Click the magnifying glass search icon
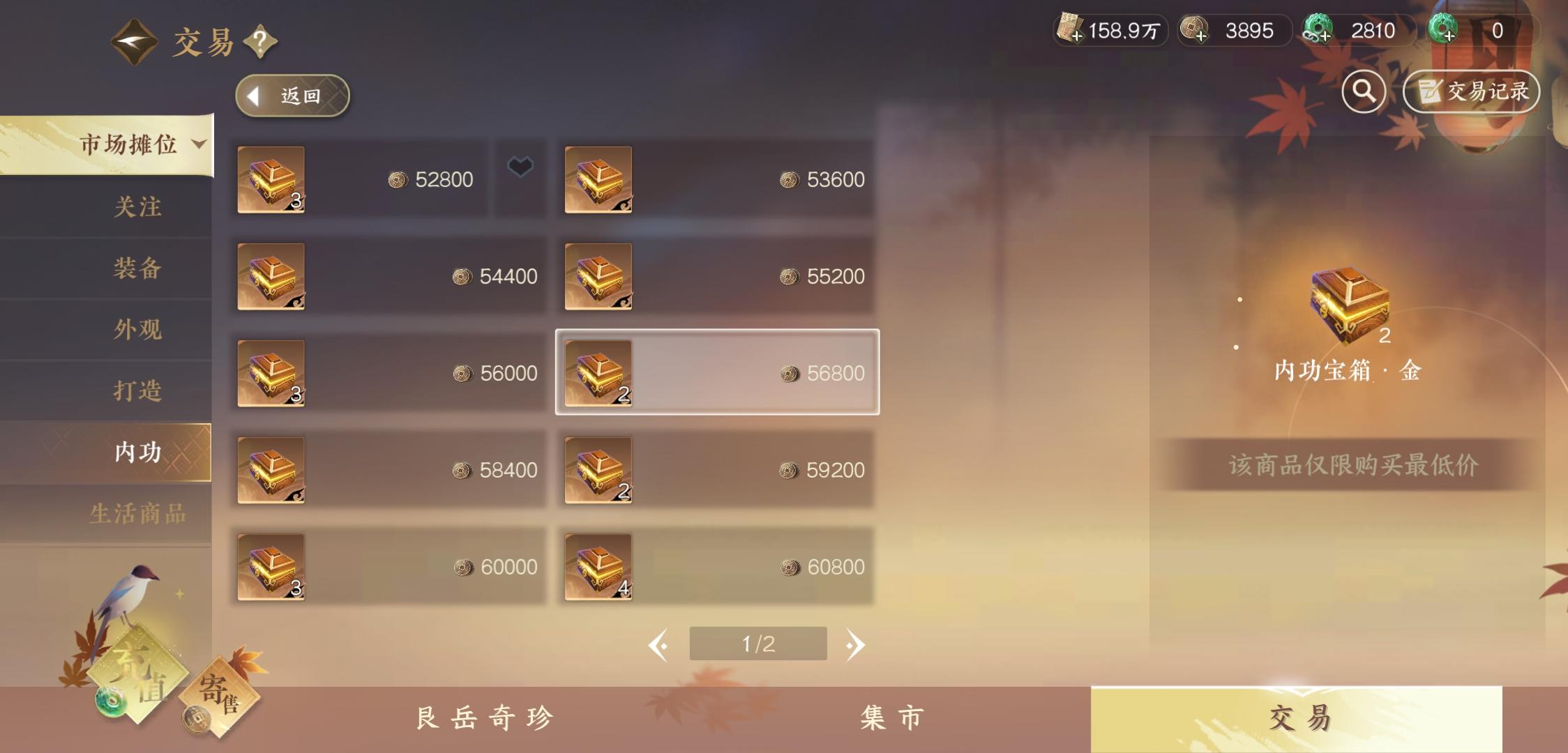The width and height of the screenshot is (1568, 753). [1366, 91]
